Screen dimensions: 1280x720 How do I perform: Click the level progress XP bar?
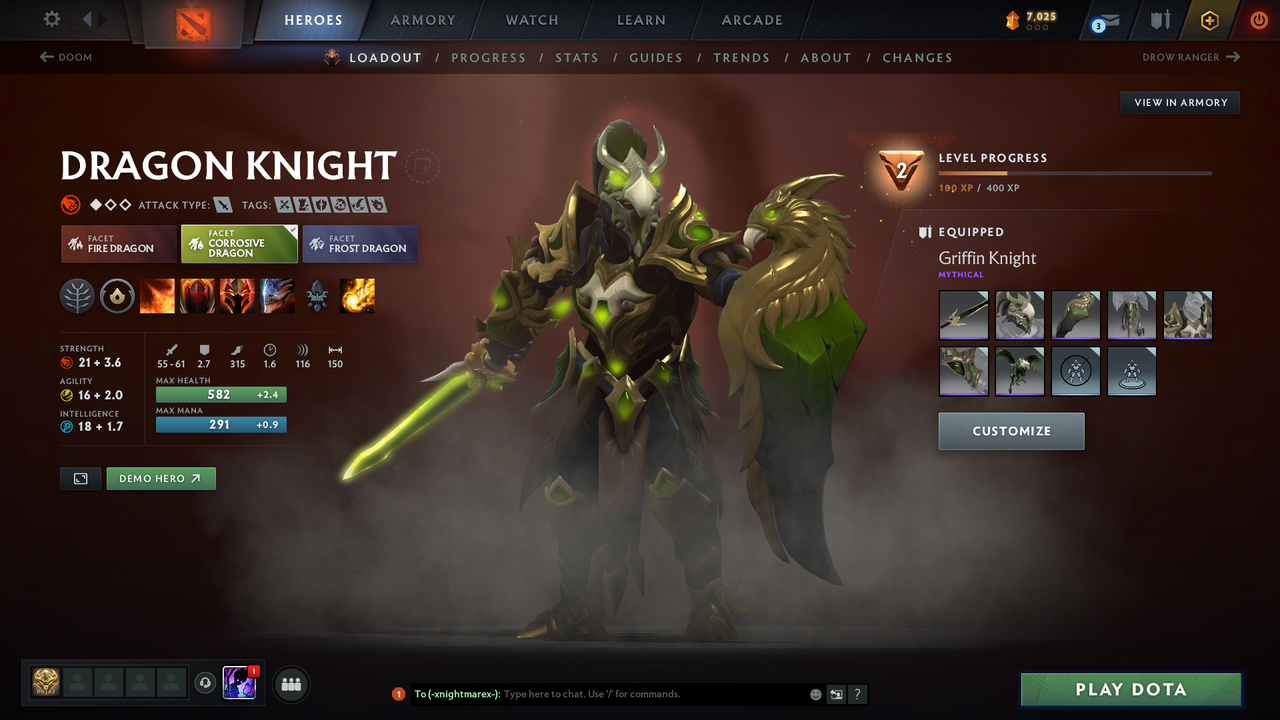pos(1076,172)
